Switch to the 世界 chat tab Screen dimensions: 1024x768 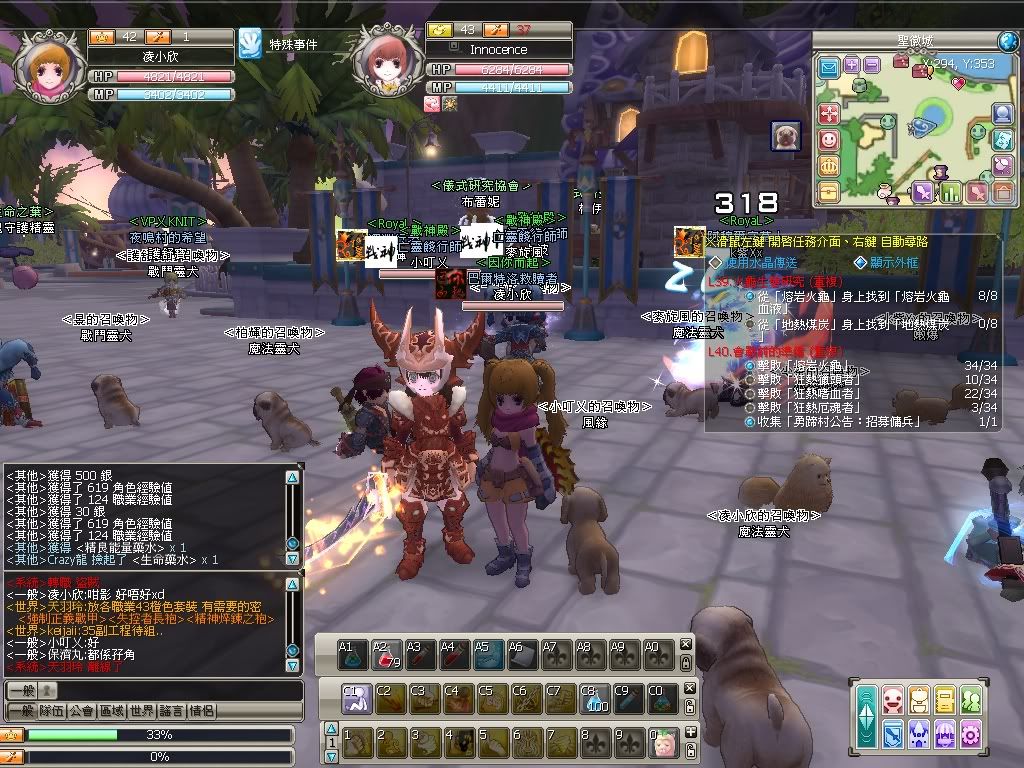[142, 711]
